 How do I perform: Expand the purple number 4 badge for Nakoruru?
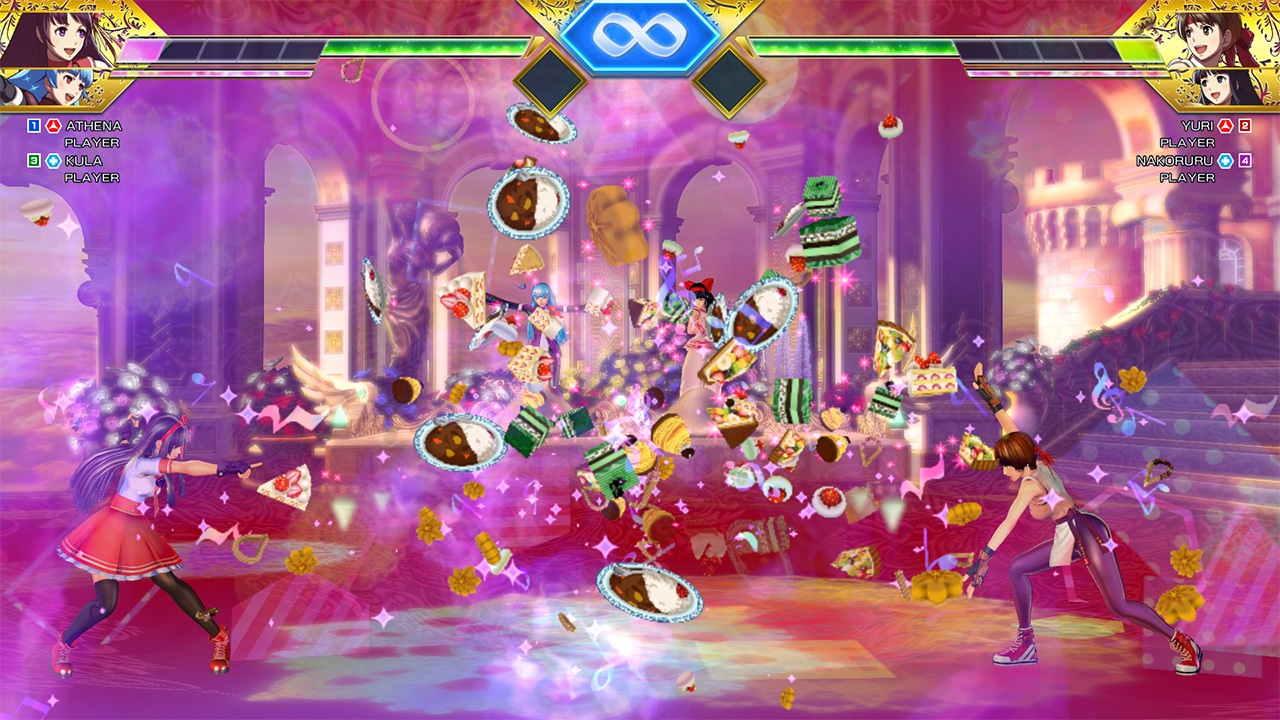pos(1246,162)
